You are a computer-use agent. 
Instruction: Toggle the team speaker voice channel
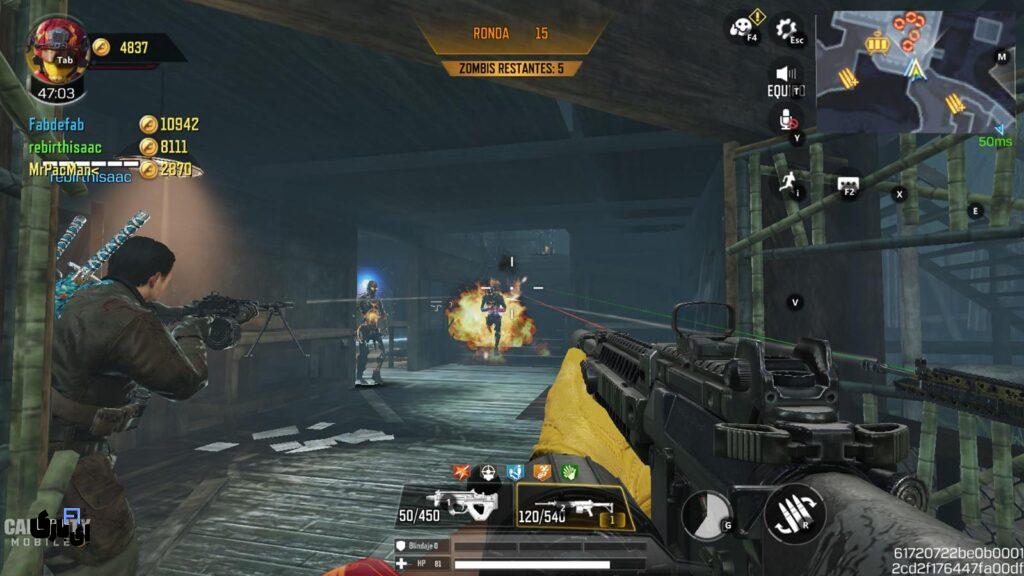tap(786, 75)
